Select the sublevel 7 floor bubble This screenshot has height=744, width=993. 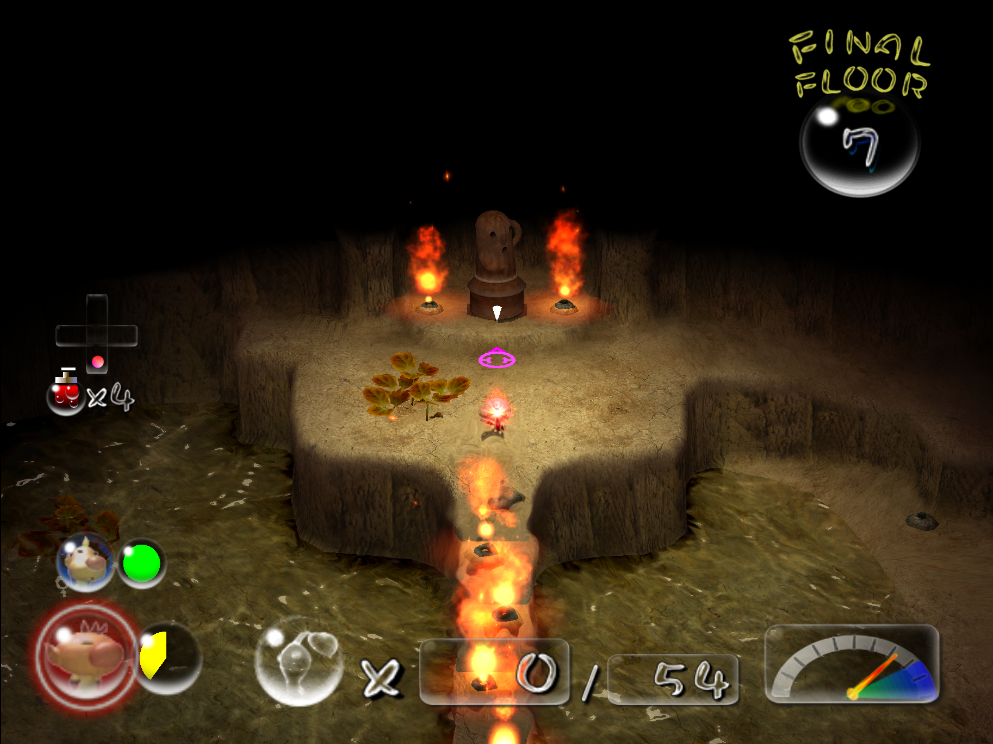pyautogui.click(x=859, y=145)
